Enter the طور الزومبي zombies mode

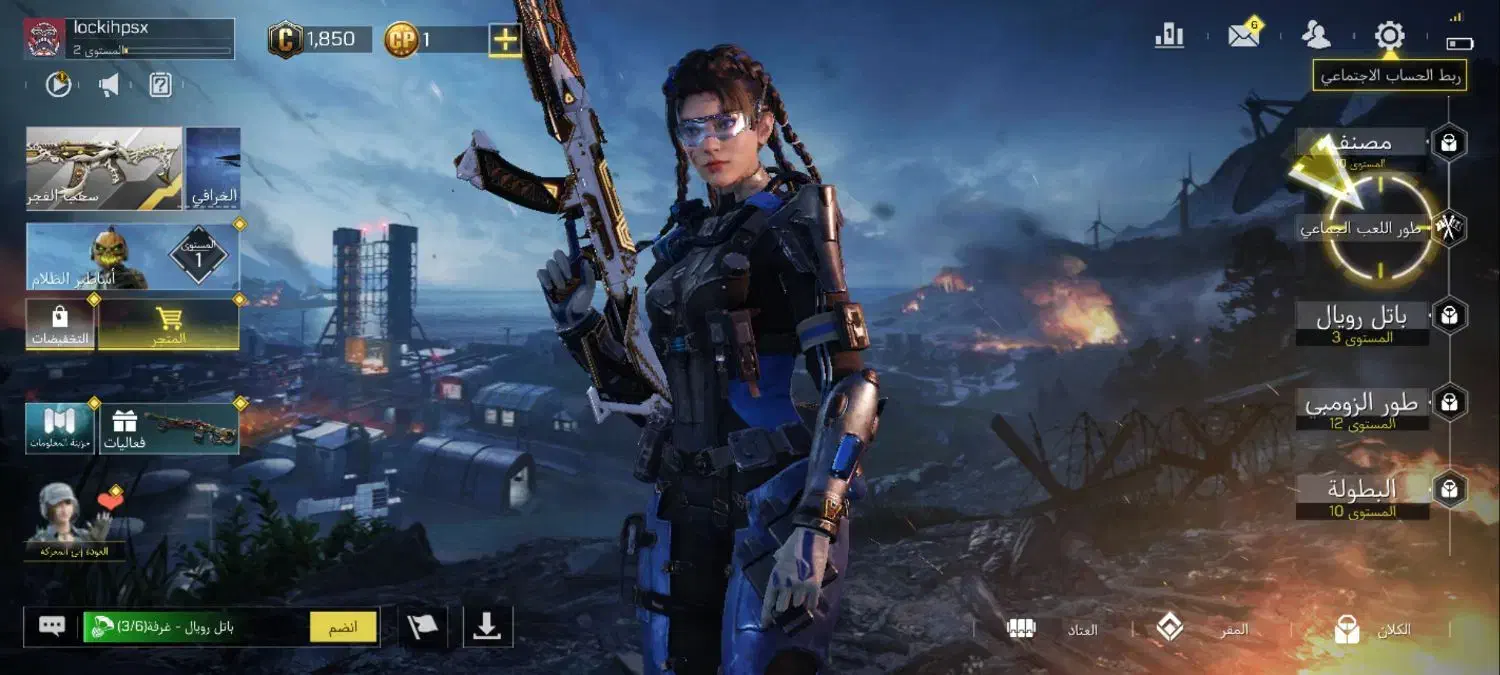(x=1362, y=405)
